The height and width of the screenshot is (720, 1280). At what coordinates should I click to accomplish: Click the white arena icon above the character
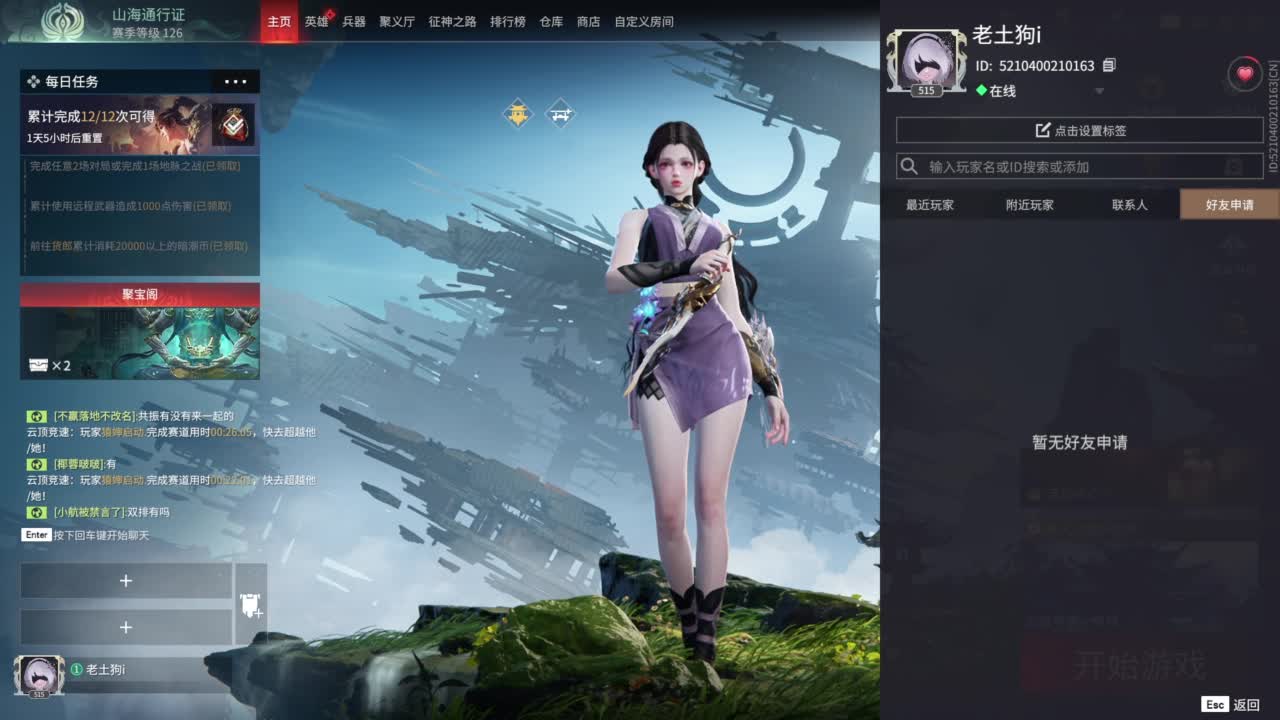(561, 113)
